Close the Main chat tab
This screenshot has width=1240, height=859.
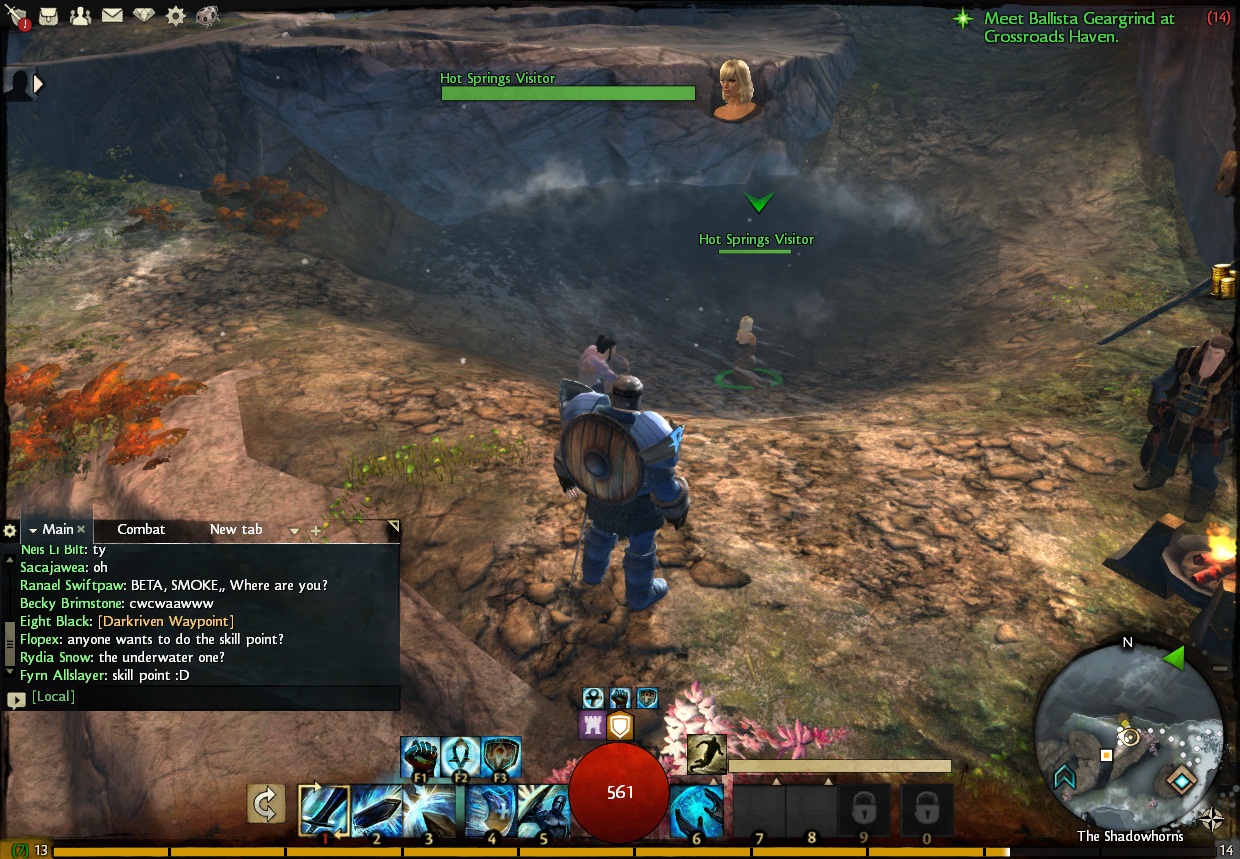[x=82, y=530]
